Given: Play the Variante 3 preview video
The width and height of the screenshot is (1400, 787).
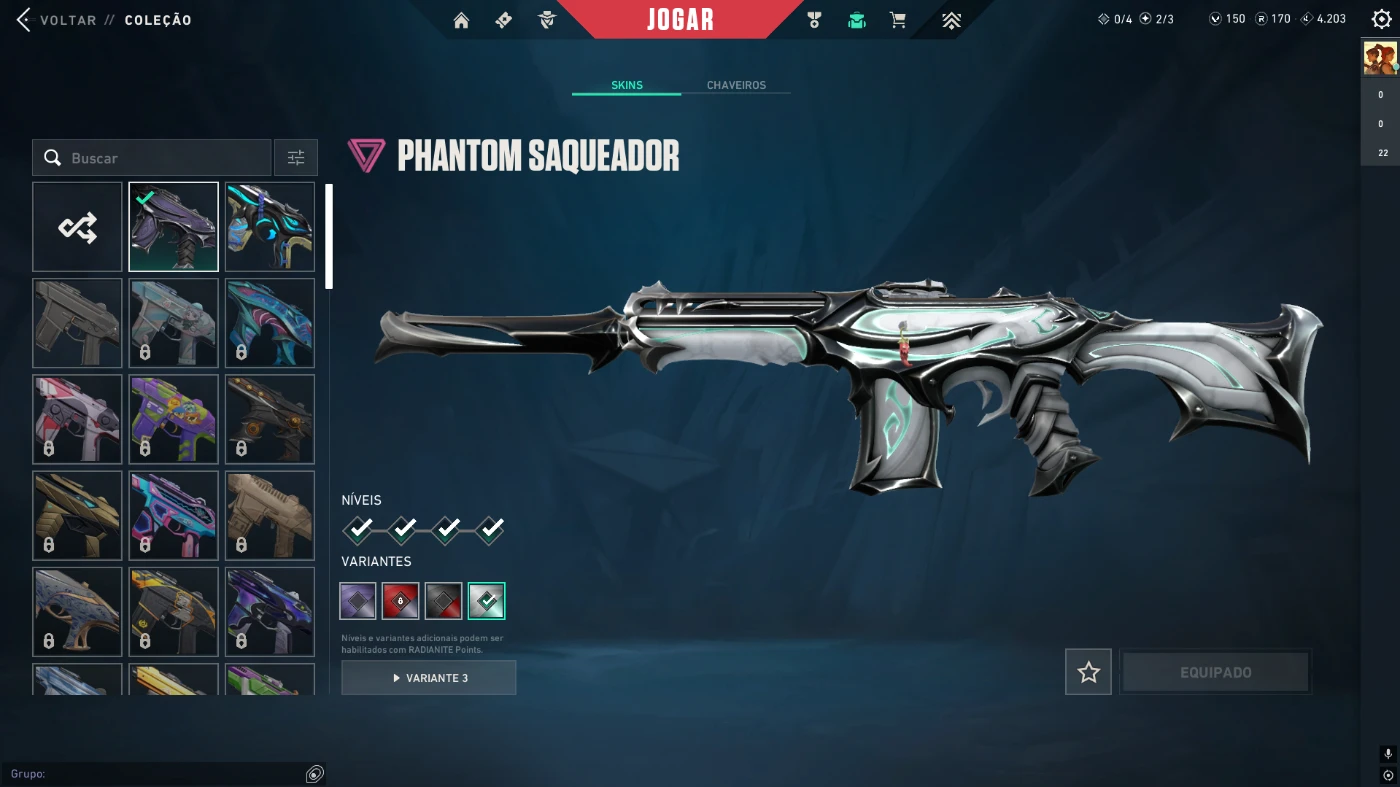Looking at the screenshot, I should (429, 678).
